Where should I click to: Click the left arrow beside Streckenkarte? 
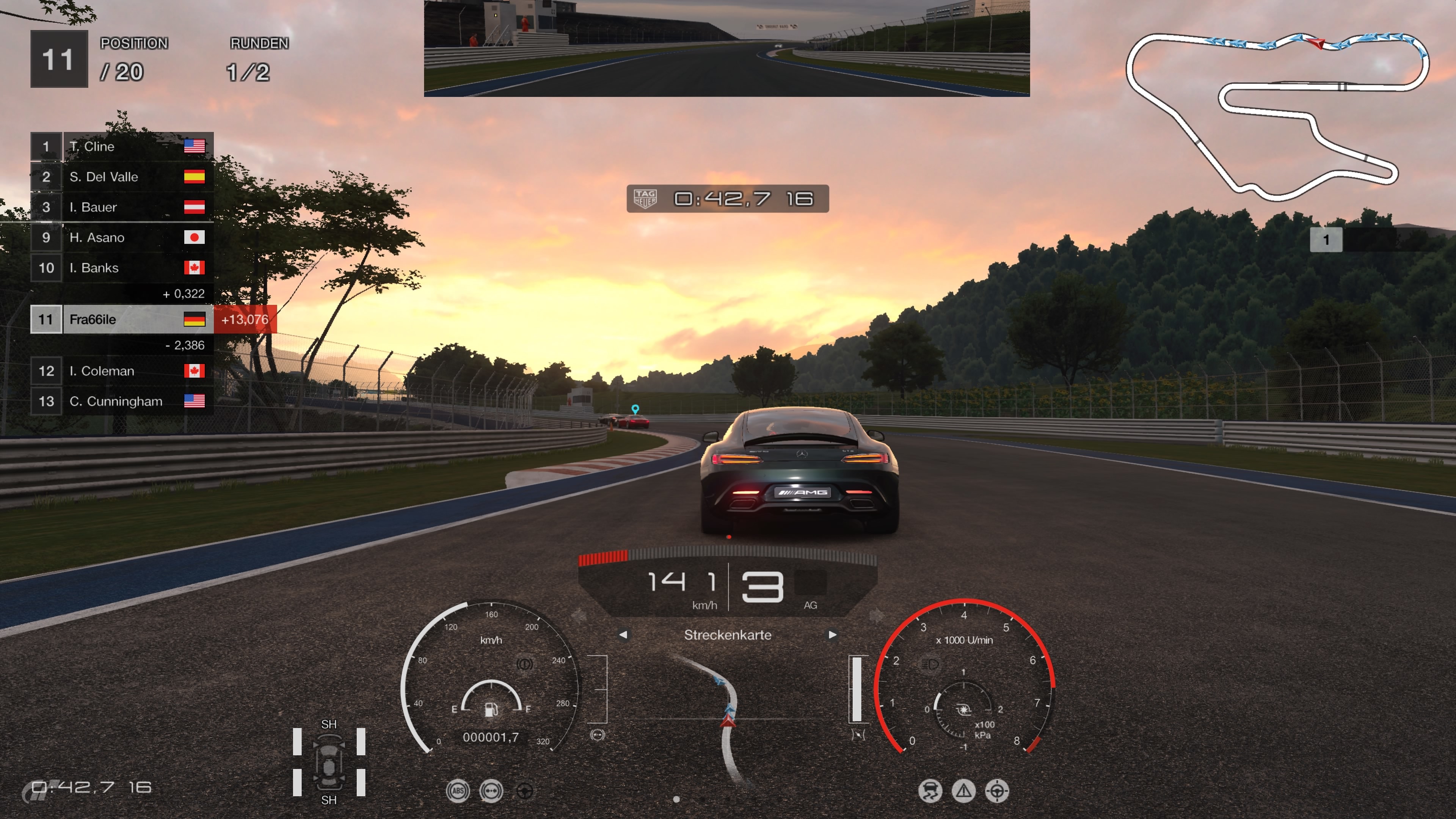(623, 635)
